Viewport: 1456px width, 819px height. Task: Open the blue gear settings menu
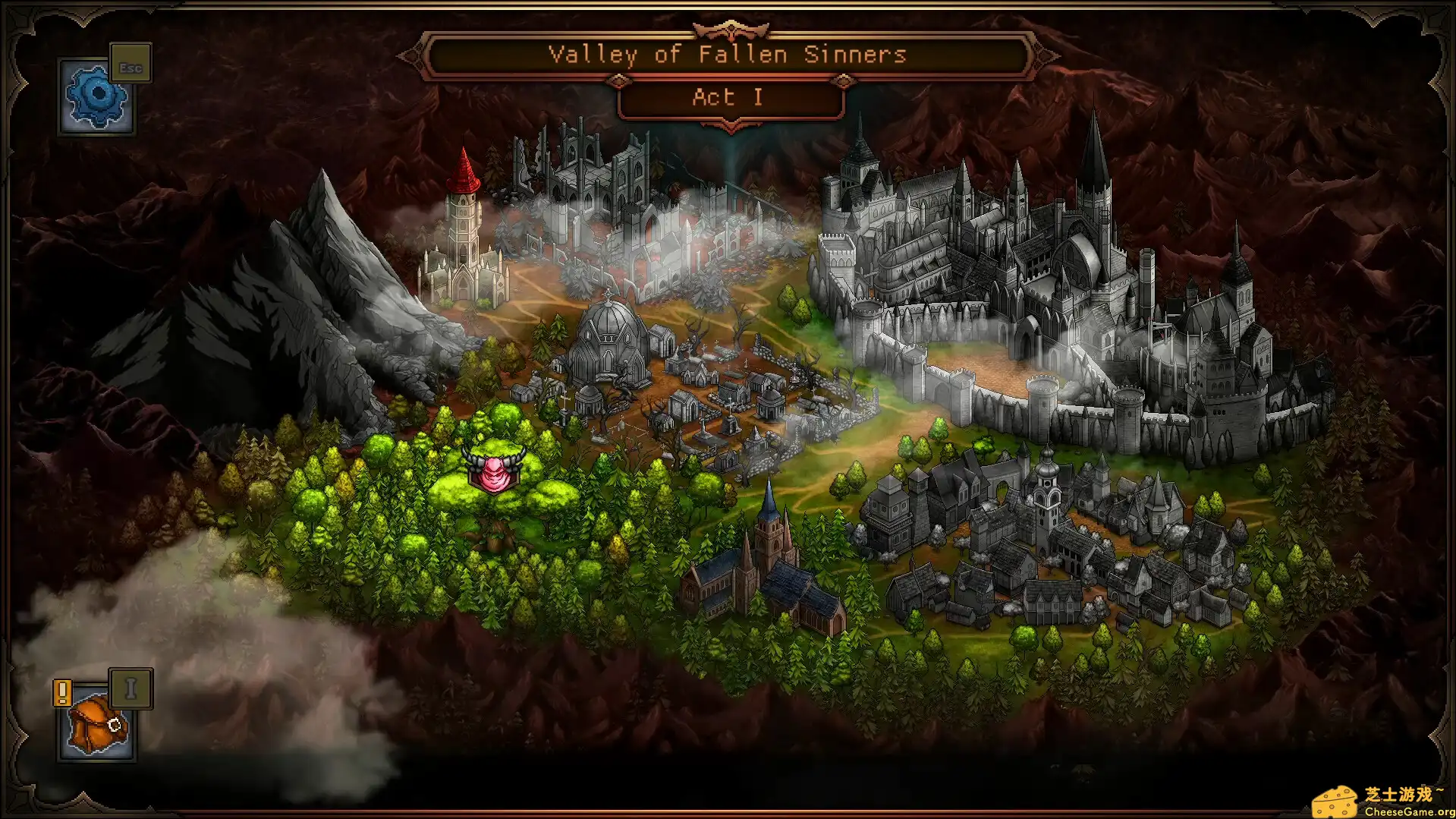pyautogui.click(x=96, y=97)
